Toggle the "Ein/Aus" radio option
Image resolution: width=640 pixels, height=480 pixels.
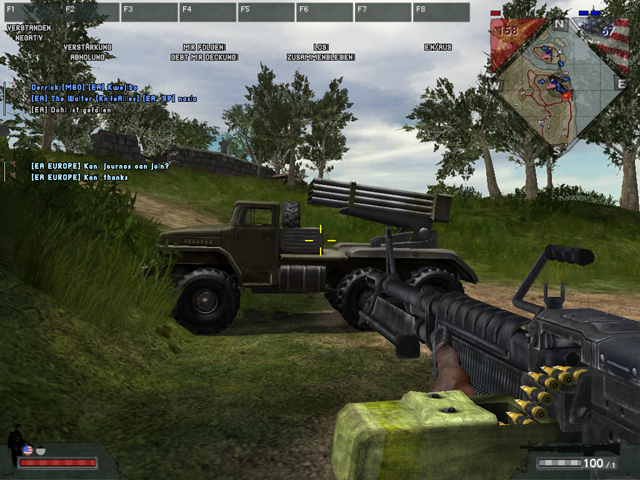(438, 47)
